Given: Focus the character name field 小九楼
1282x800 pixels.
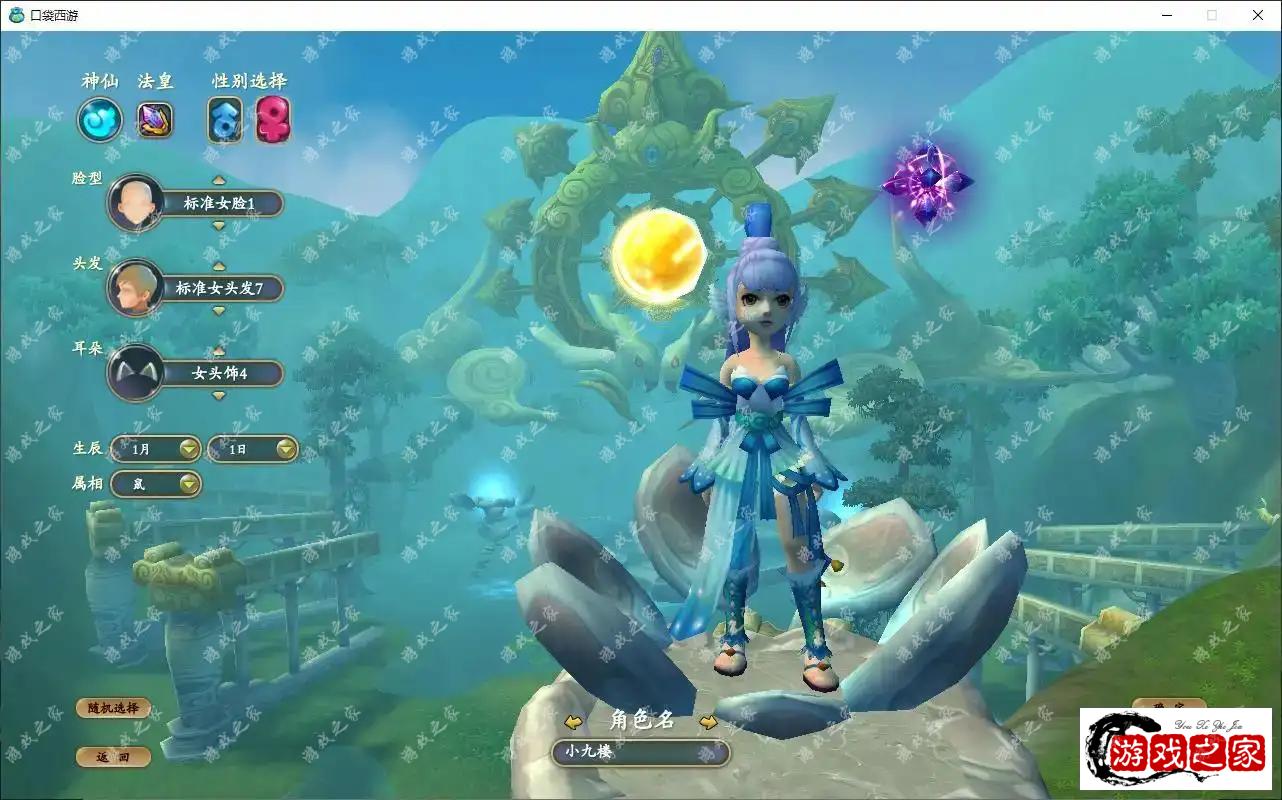Looking at the screenshot, I should tap(640, 752).
